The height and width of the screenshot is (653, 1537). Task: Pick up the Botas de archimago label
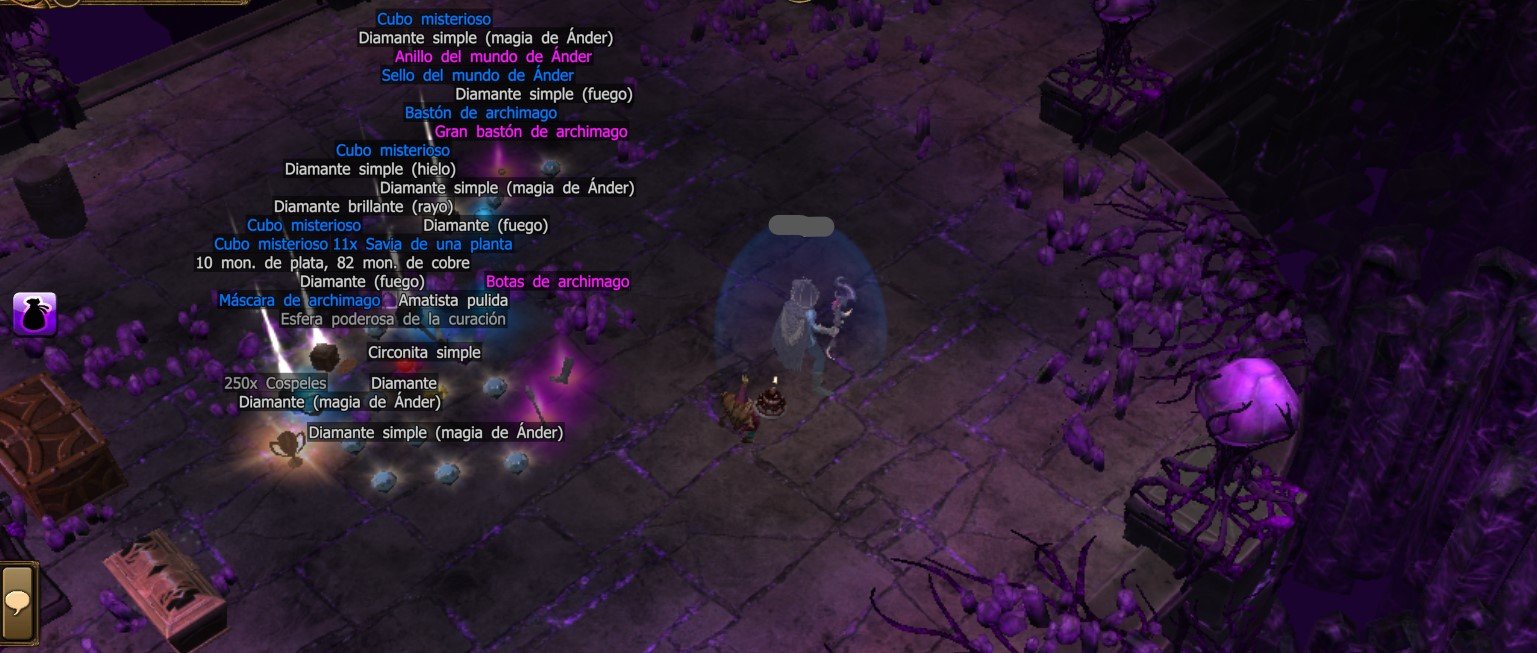(557, 282)
